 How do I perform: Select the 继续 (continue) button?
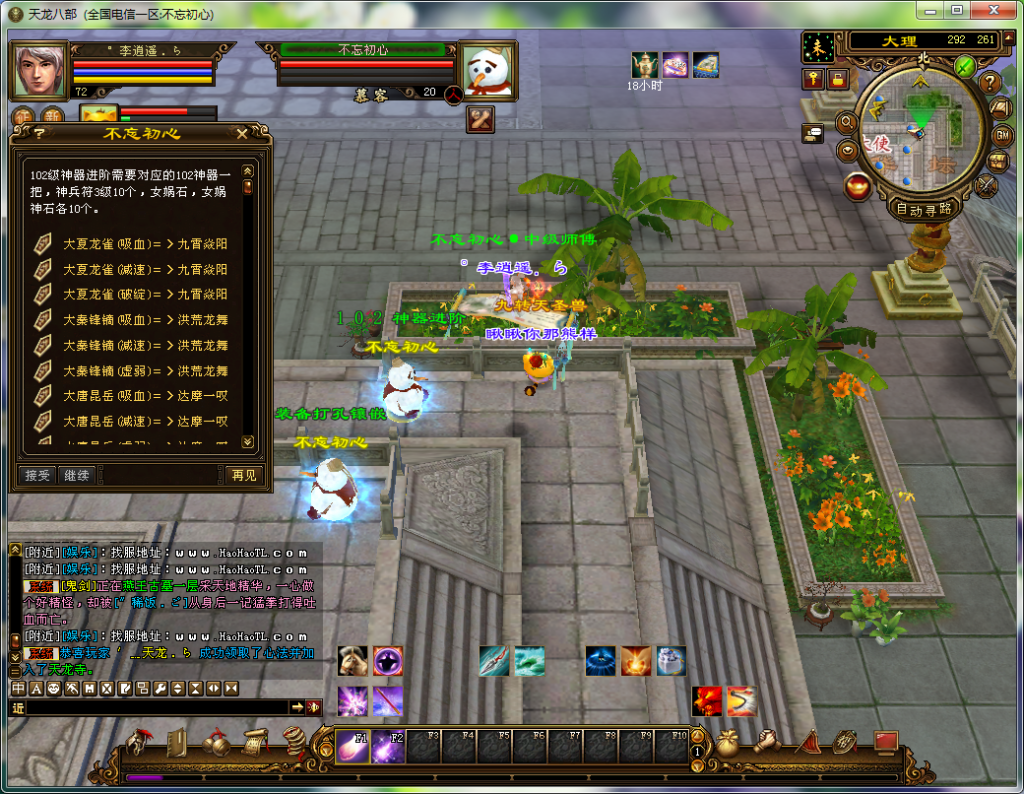76,476
